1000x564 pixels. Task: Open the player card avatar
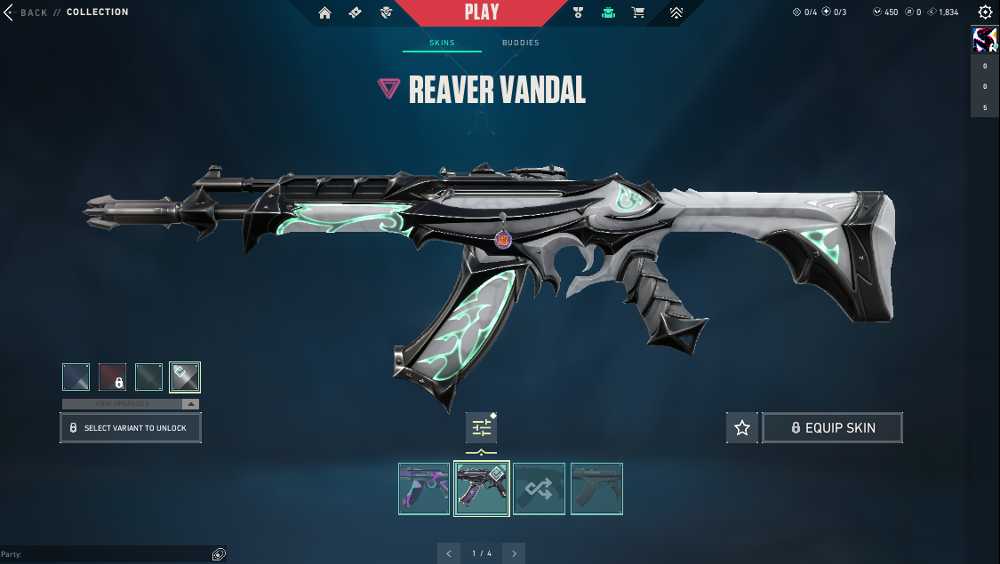click(x=984, y=40)
